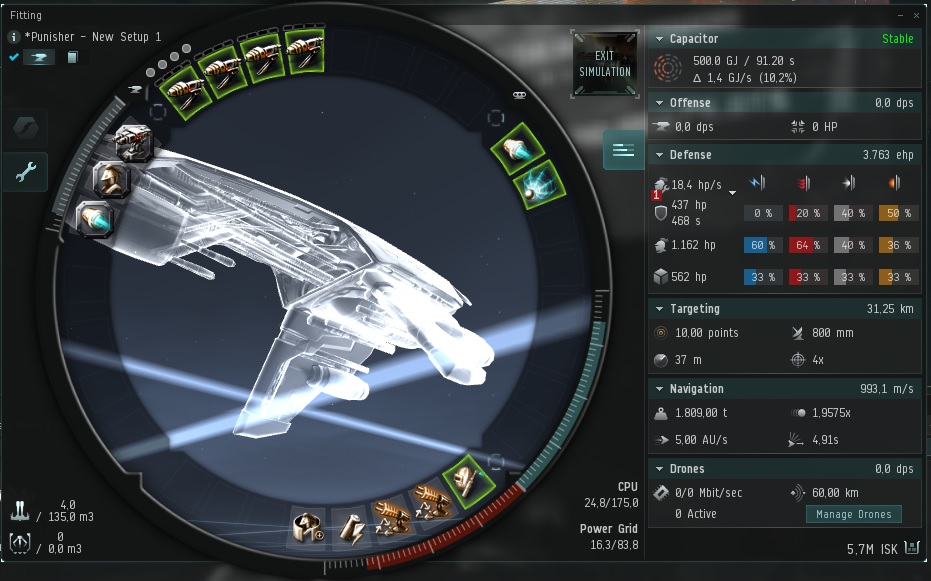Open the Manage Drones panel
The height and width of the screenshot is (581, 931).
(853, 514)
